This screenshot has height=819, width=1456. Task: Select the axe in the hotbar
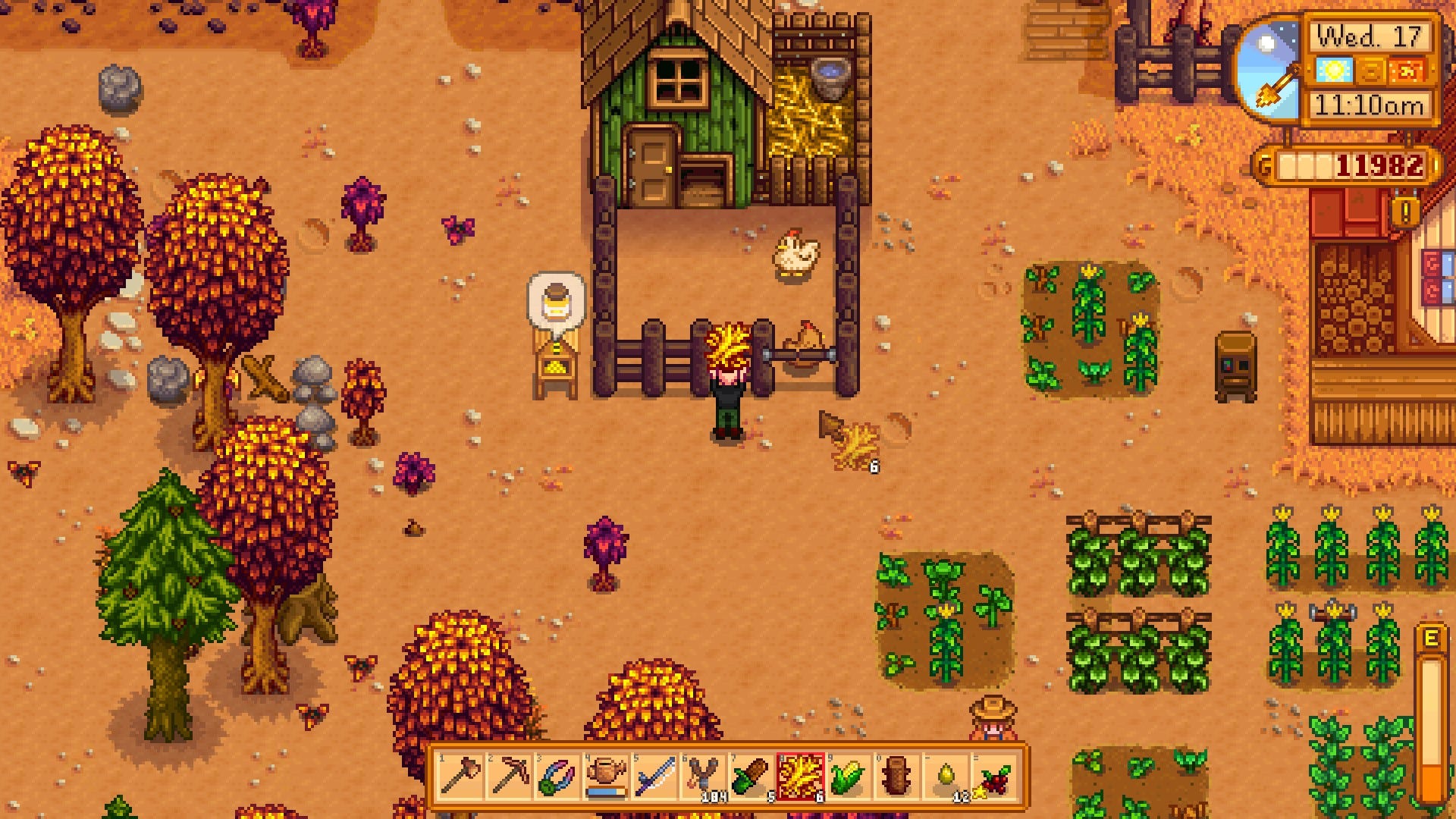(x=460, y=777)
